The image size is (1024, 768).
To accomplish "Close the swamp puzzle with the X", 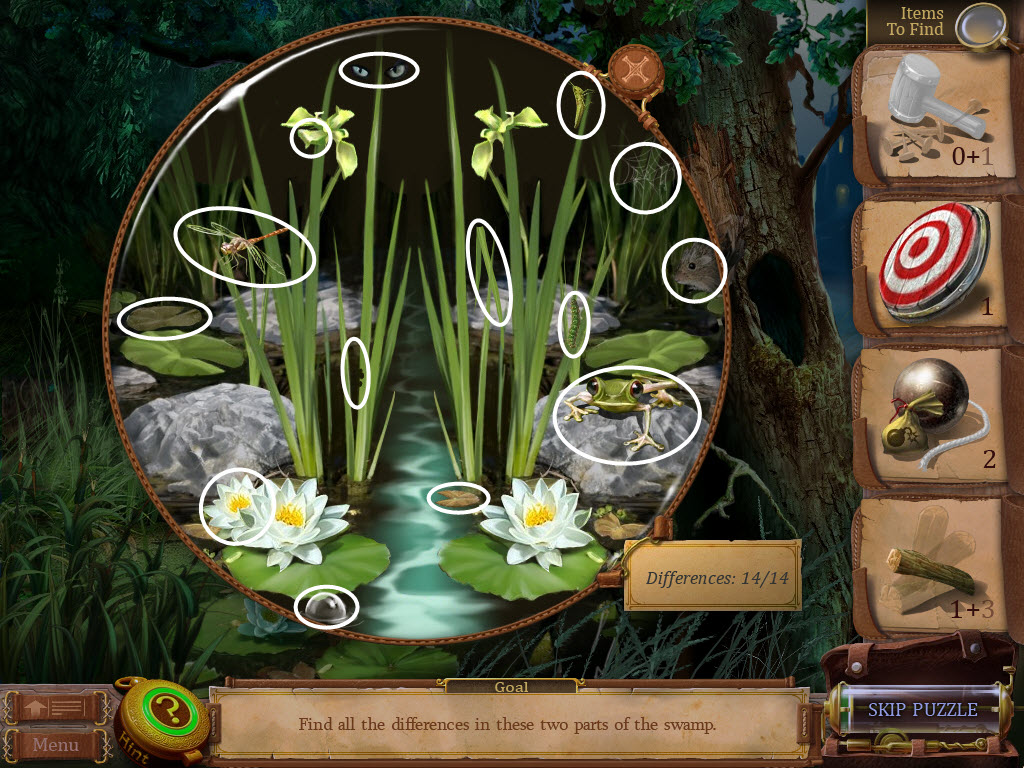I will pyautogui.click(x=633, y=70).
